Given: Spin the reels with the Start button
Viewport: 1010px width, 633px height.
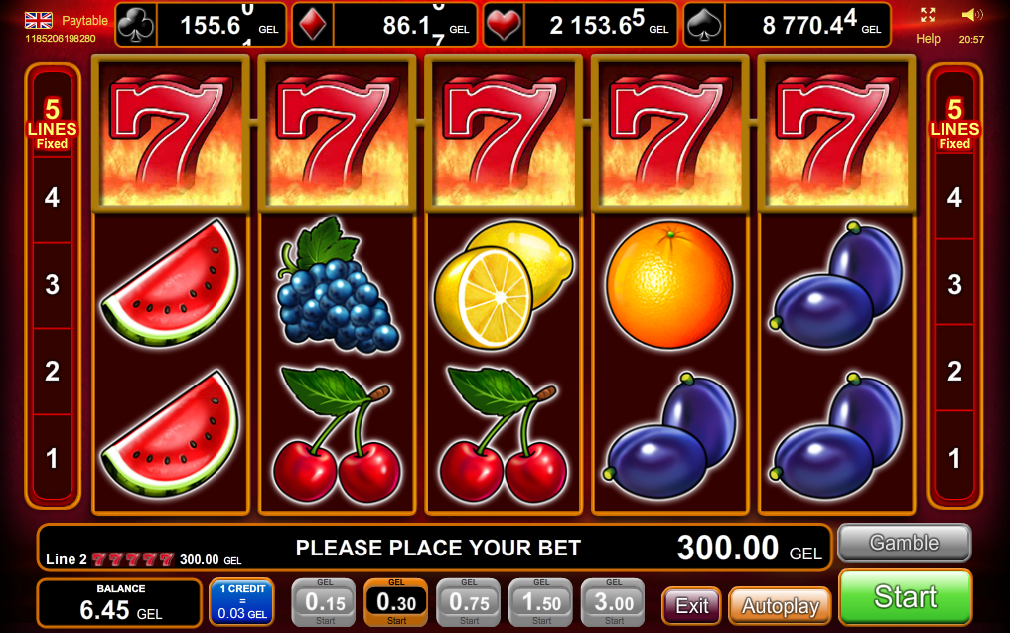Looking at the screenshot, I should 905,597.
